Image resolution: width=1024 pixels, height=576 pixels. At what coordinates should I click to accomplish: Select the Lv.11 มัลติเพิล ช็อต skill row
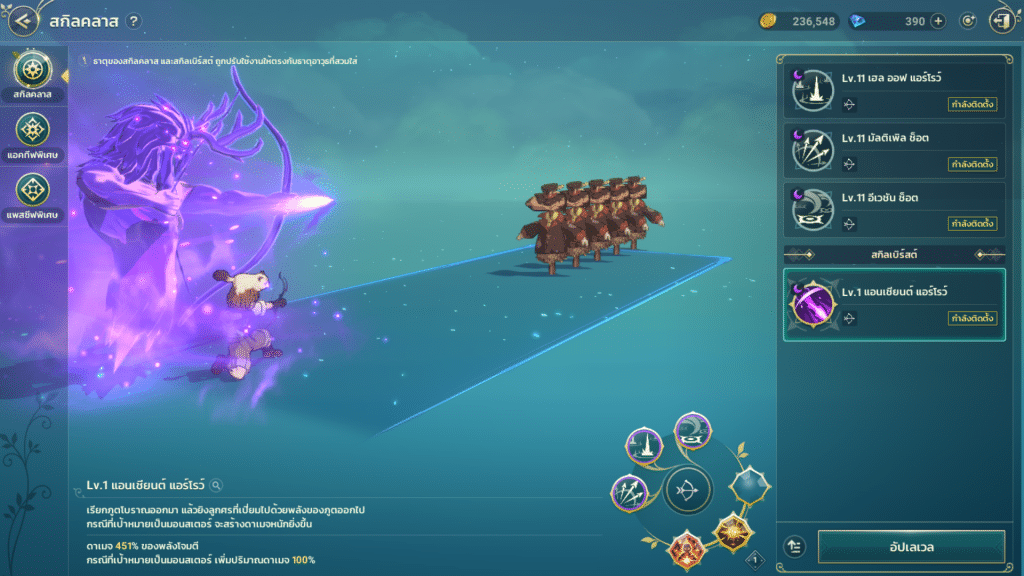click(894, 150)
